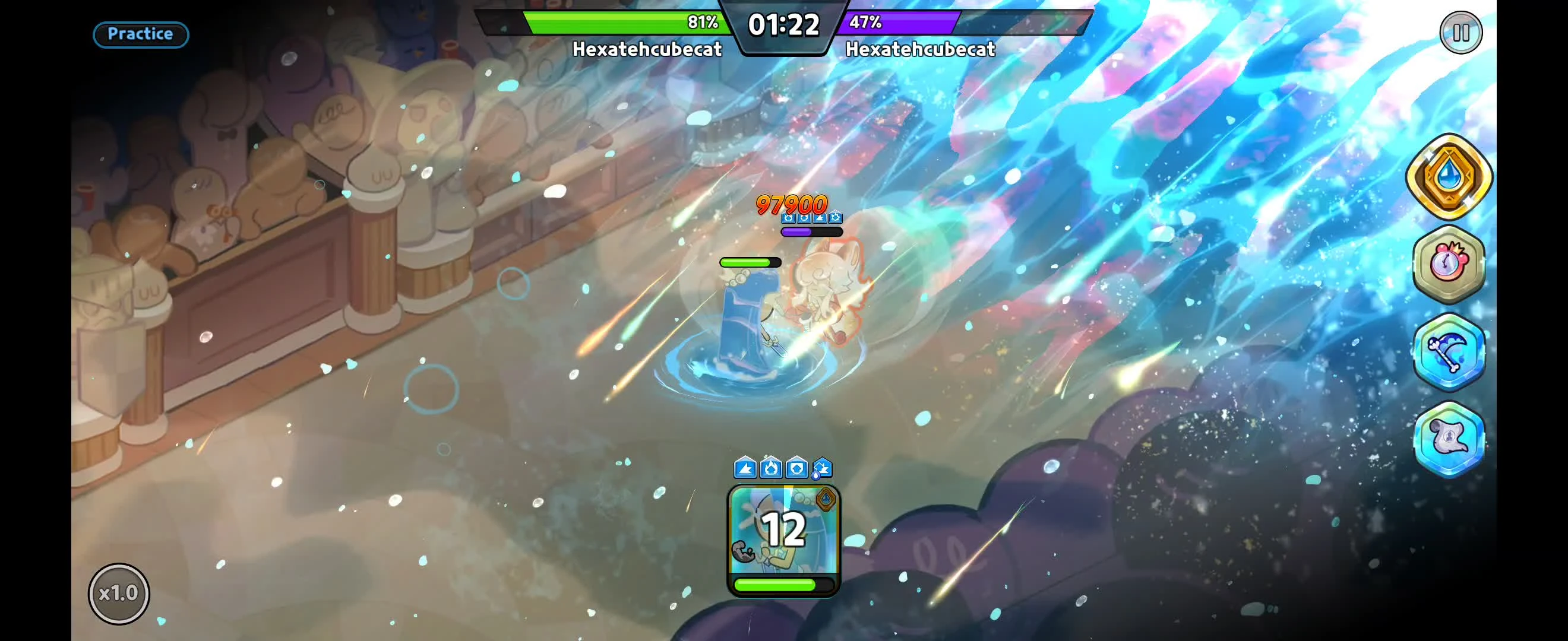Pause the battle with the top-right button

coord(1460,33)
